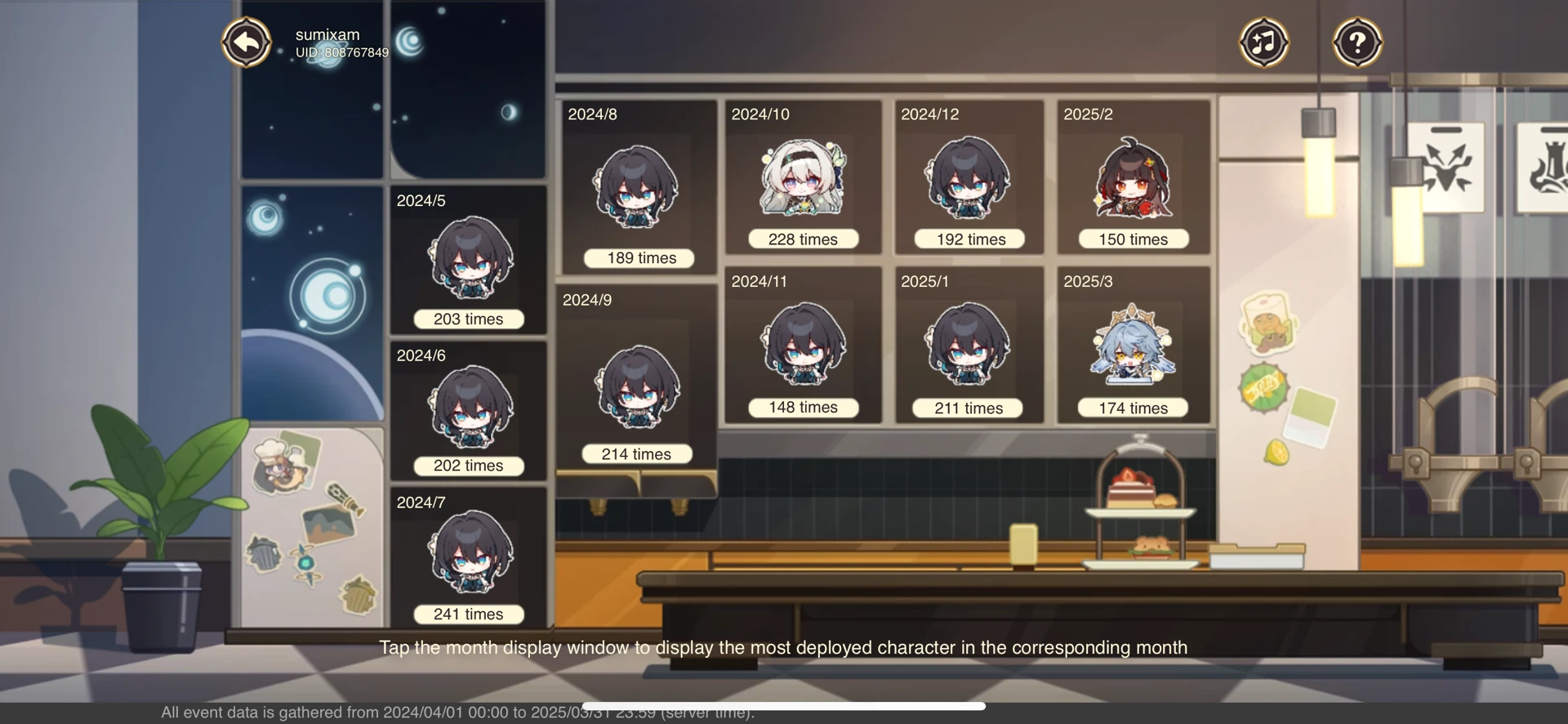Click the back arrow to return
The width and height of the screenshot is (1568, 724).
(x=246, y=42)
